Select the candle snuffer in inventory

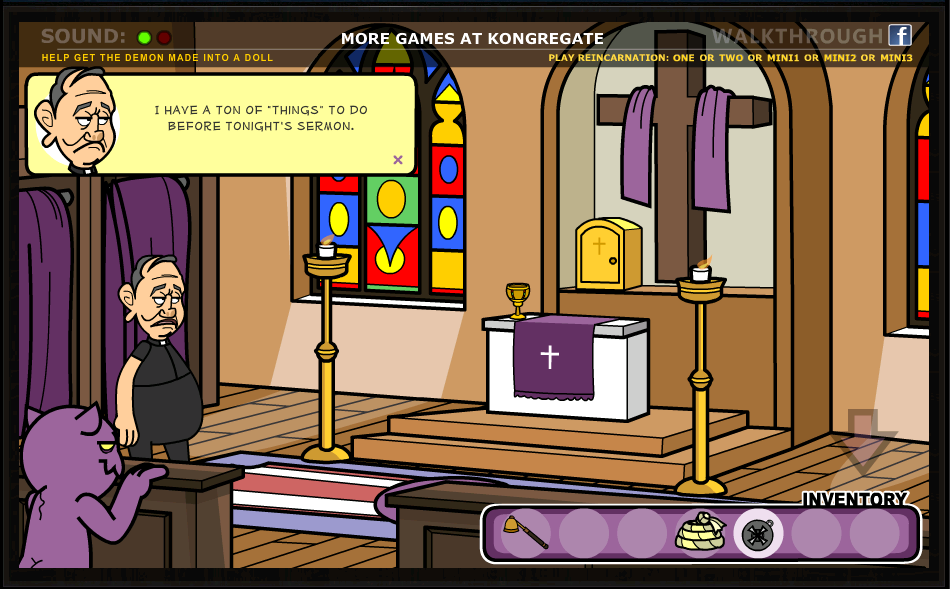tap(525, 532)
